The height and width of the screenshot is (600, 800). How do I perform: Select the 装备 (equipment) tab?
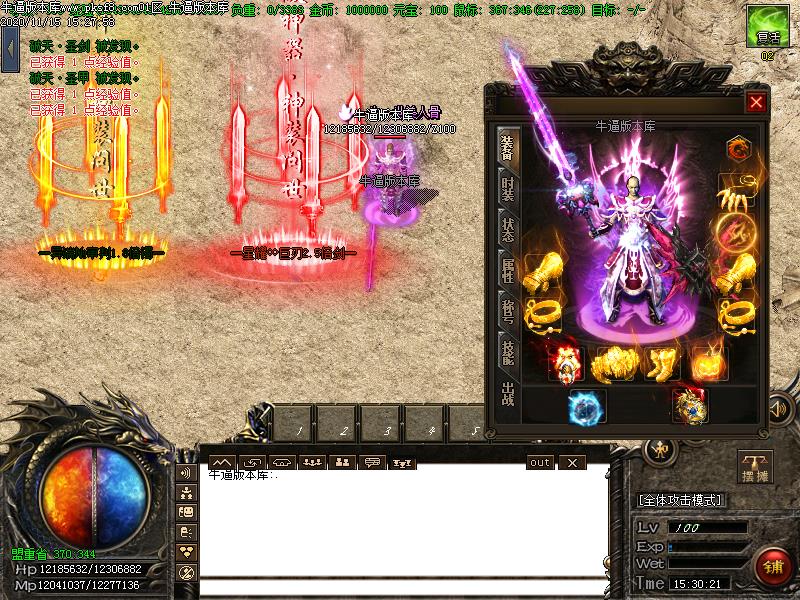[508, 150]
